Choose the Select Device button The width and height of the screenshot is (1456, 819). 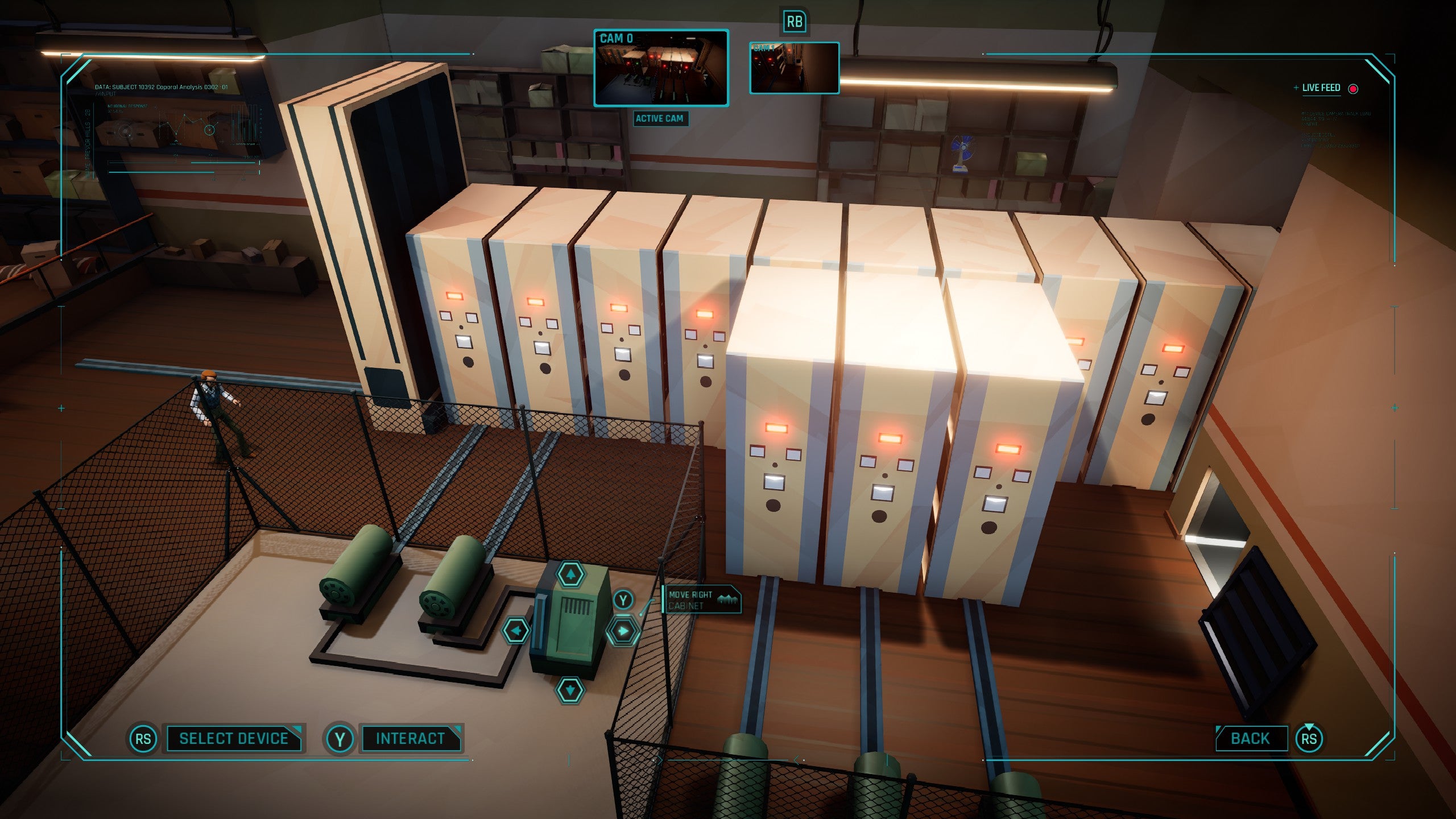point(234,738)
